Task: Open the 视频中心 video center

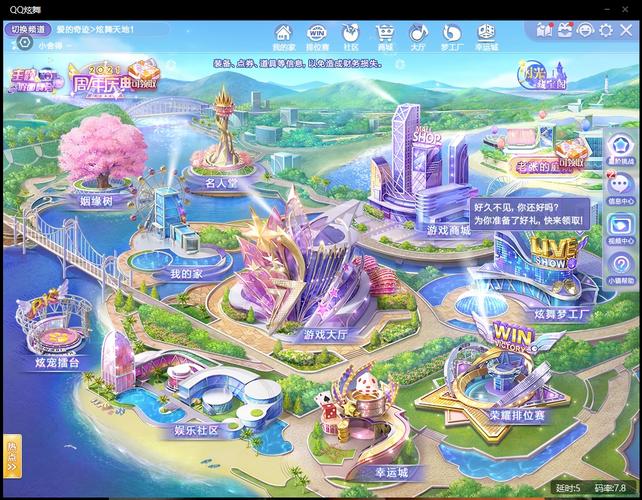Action: 620,229
